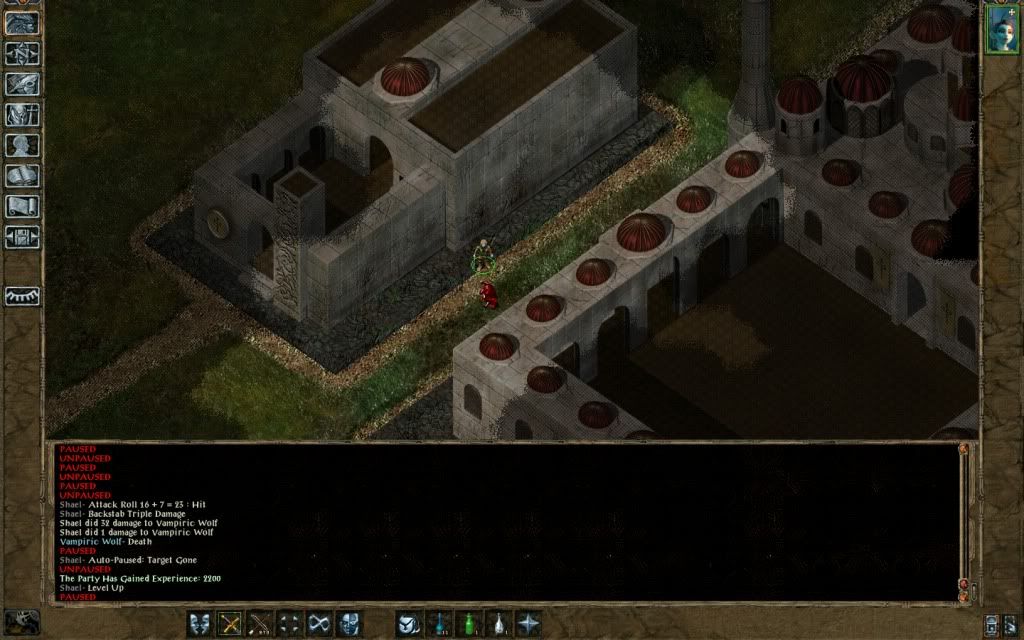Open the area map screen
The width and height of the screenshot is (1024, 640).
click(22, 53)
